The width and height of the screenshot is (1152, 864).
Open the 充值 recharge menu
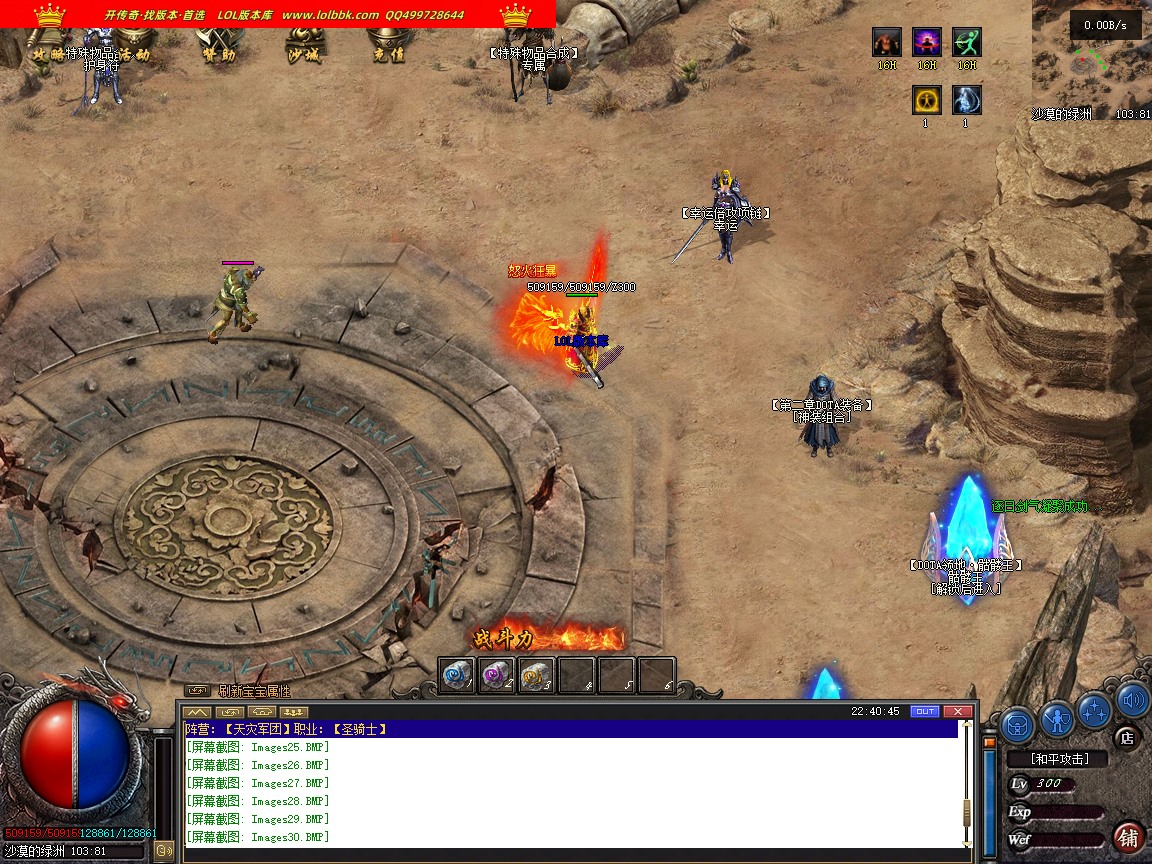pos(388,55)
